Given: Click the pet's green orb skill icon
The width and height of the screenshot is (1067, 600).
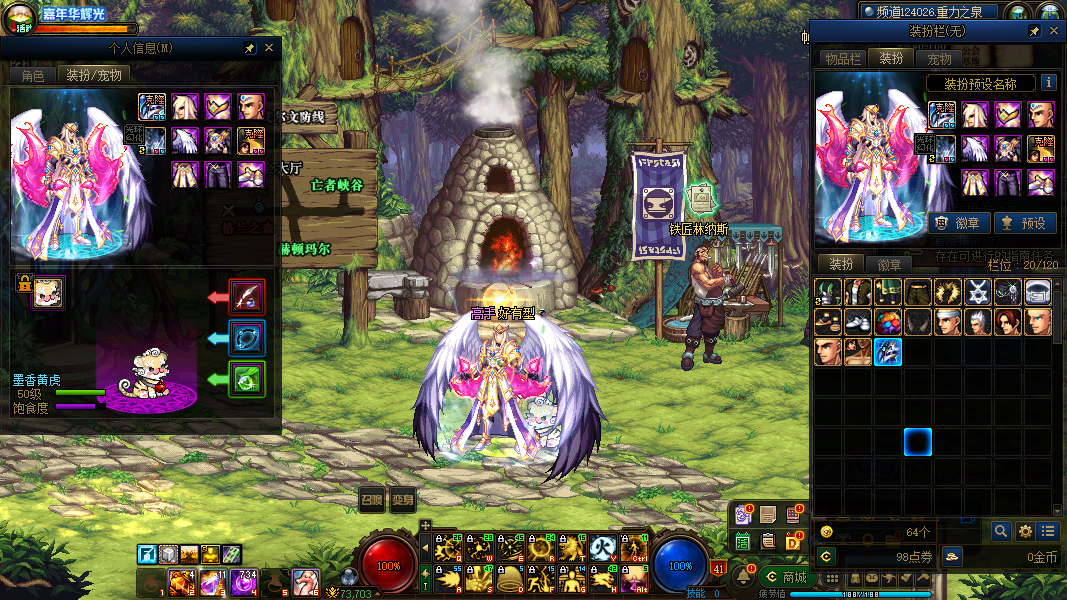Looking at the screenshot, I should click(247, 379).
